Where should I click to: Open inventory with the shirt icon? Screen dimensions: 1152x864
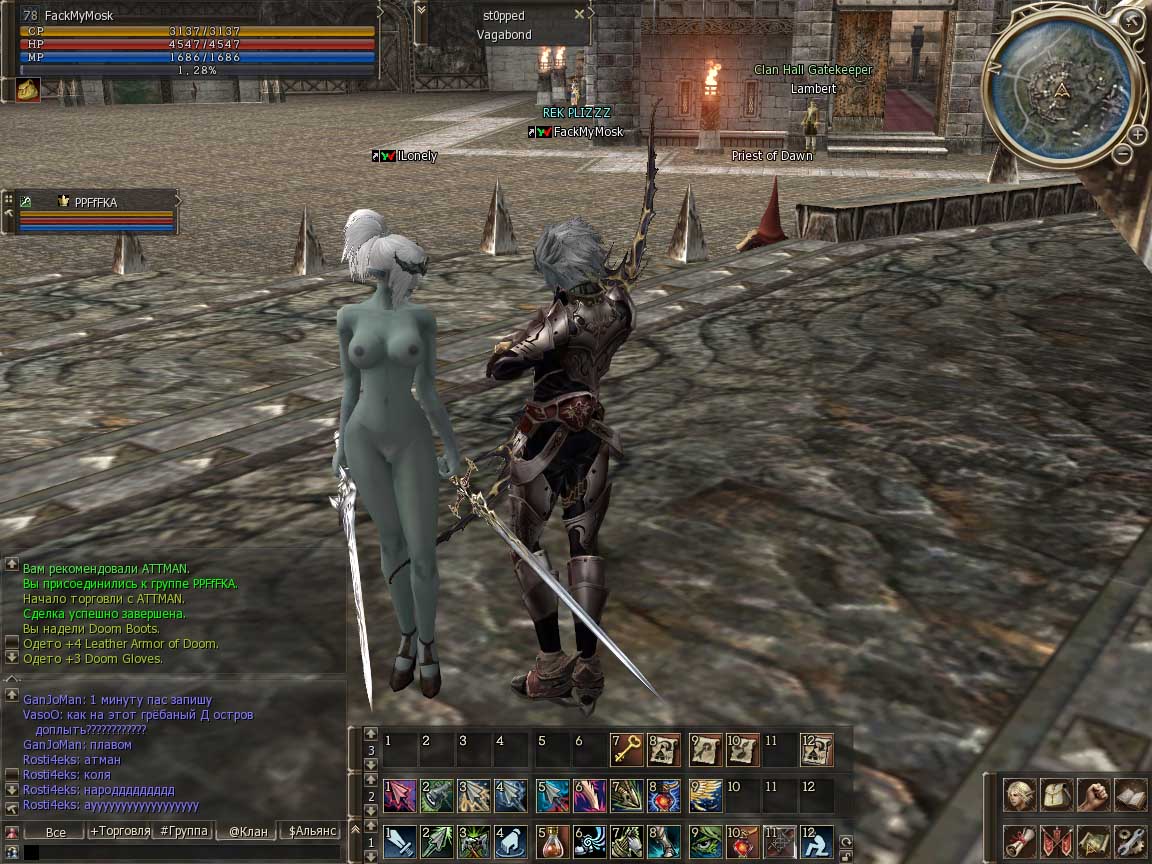[1056, 796]
